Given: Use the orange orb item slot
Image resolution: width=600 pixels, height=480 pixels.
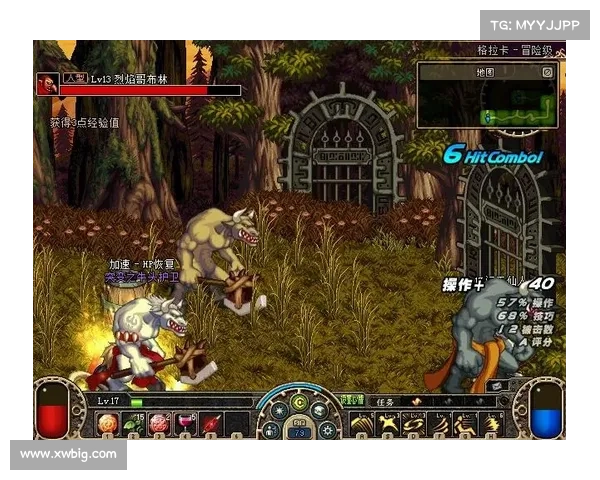Looking at the screenshot, I should click(x=108, y=424).
